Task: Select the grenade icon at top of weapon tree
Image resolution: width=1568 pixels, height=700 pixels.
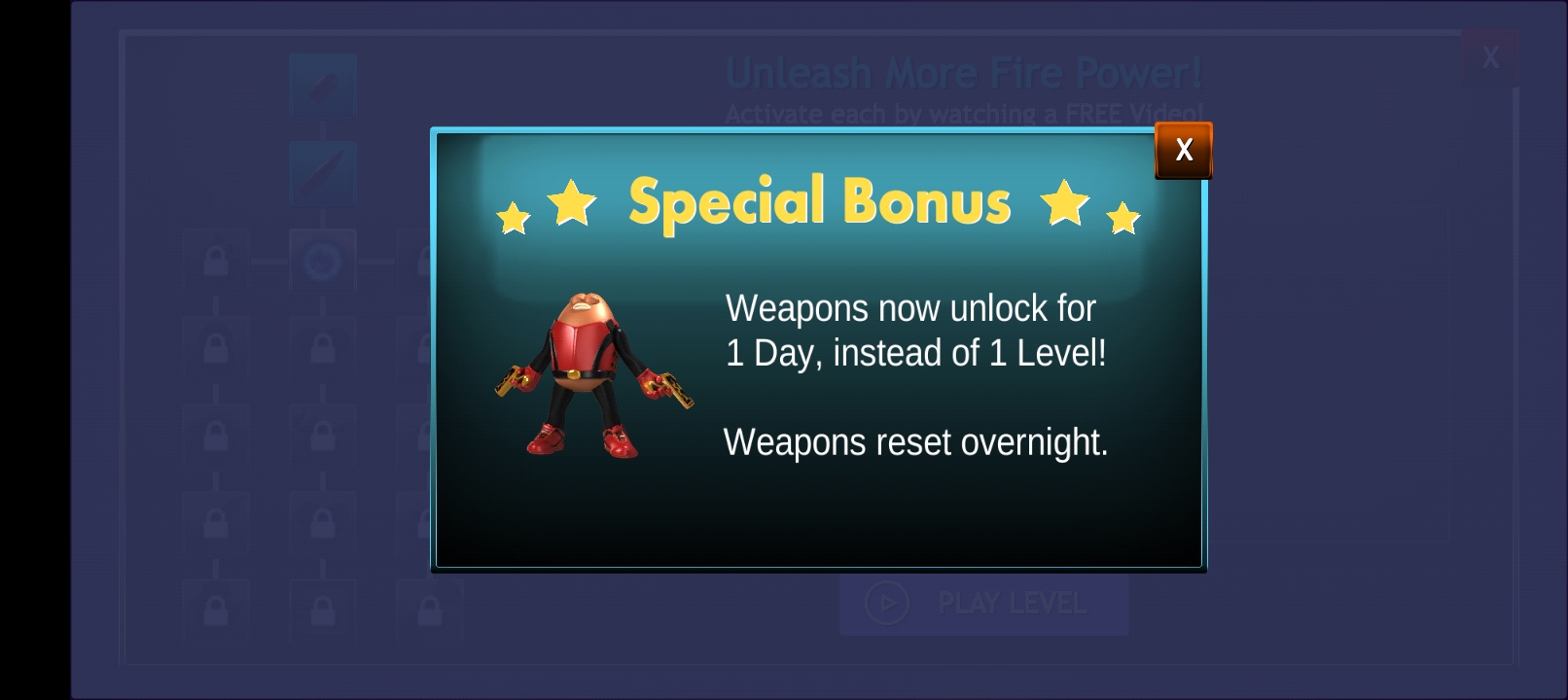Action: tap(321, 85)
